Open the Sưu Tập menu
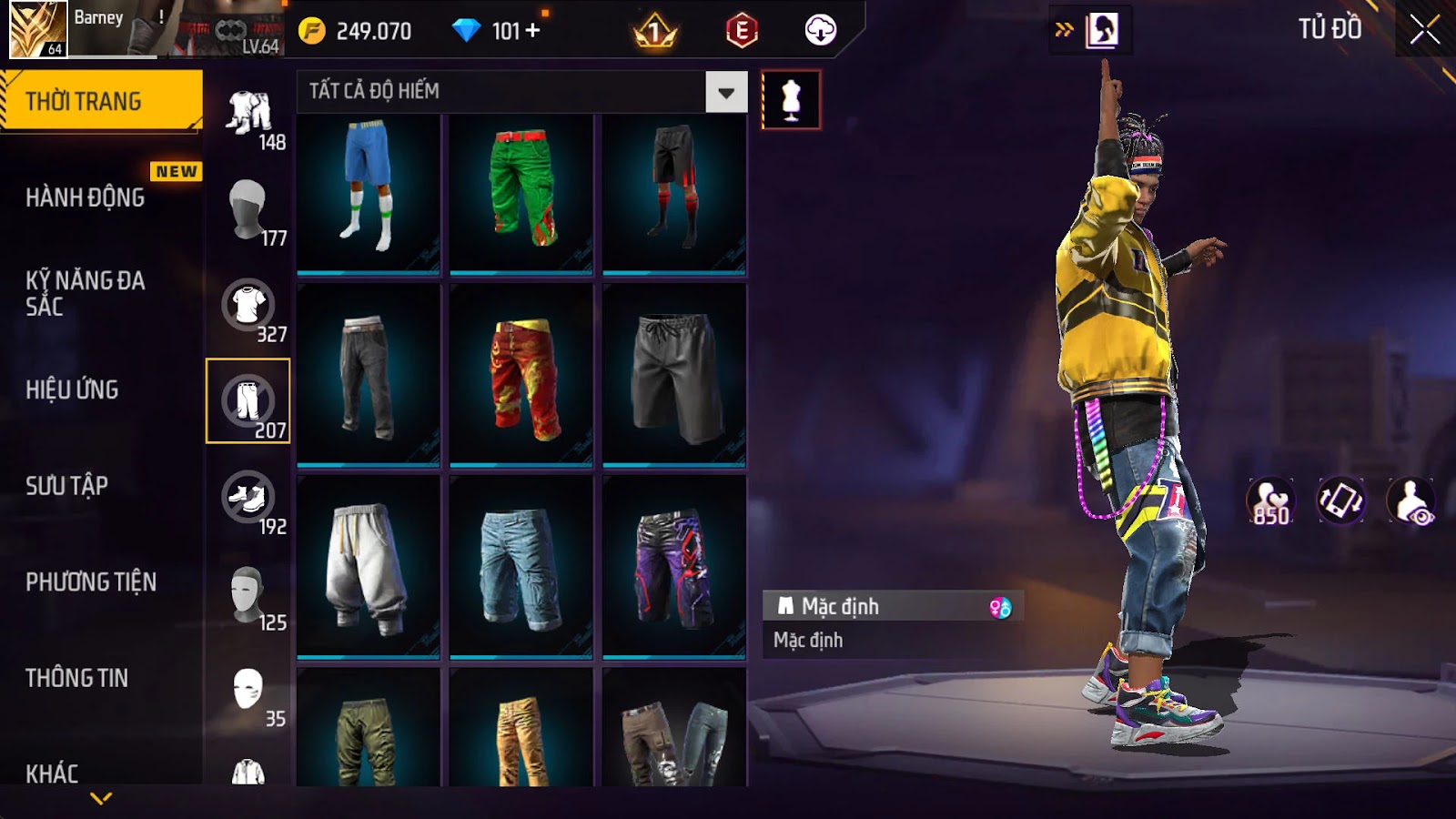This screenshot has height=819, width=1456. (67, 486)
